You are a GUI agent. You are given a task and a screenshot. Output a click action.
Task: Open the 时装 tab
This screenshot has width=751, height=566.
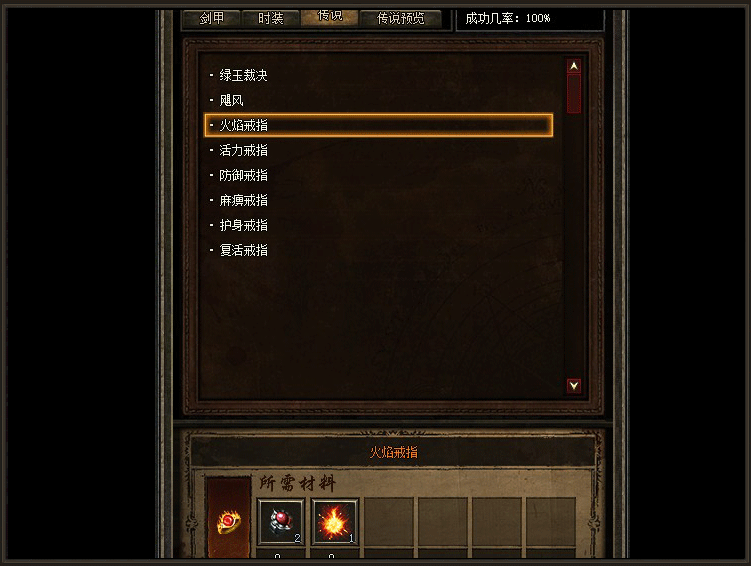click(270, 18)
